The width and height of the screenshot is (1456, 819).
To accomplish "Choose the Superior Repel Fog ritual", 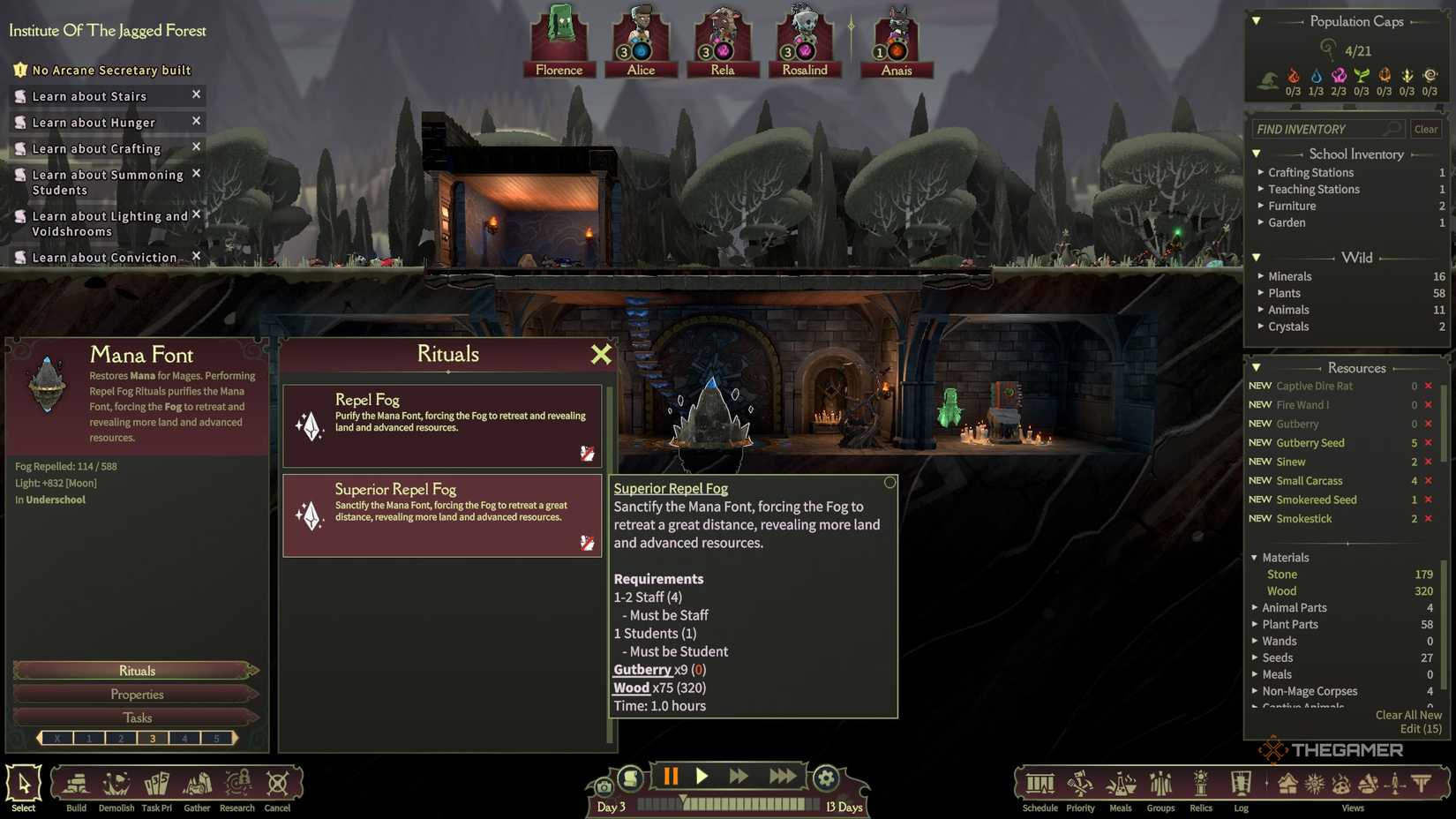I will point(442,515).
